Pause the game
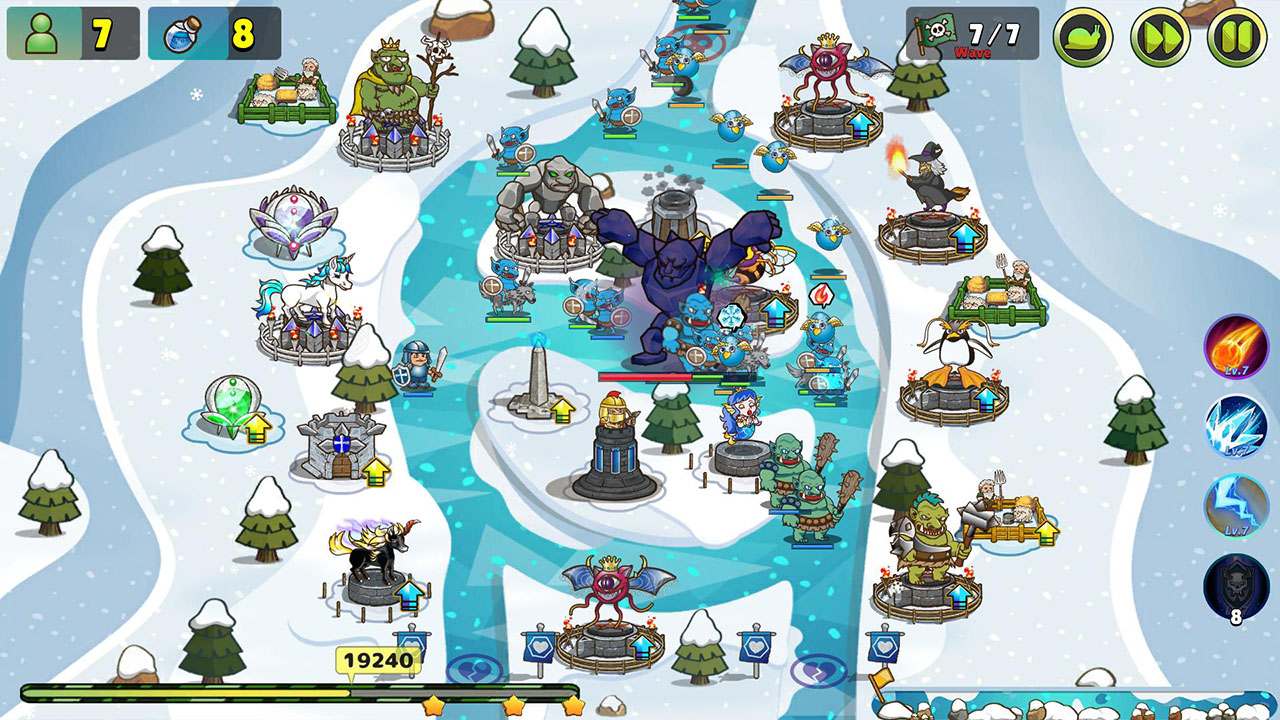This screenshot has width=1280, height=720. click(x=1236, y=33)
